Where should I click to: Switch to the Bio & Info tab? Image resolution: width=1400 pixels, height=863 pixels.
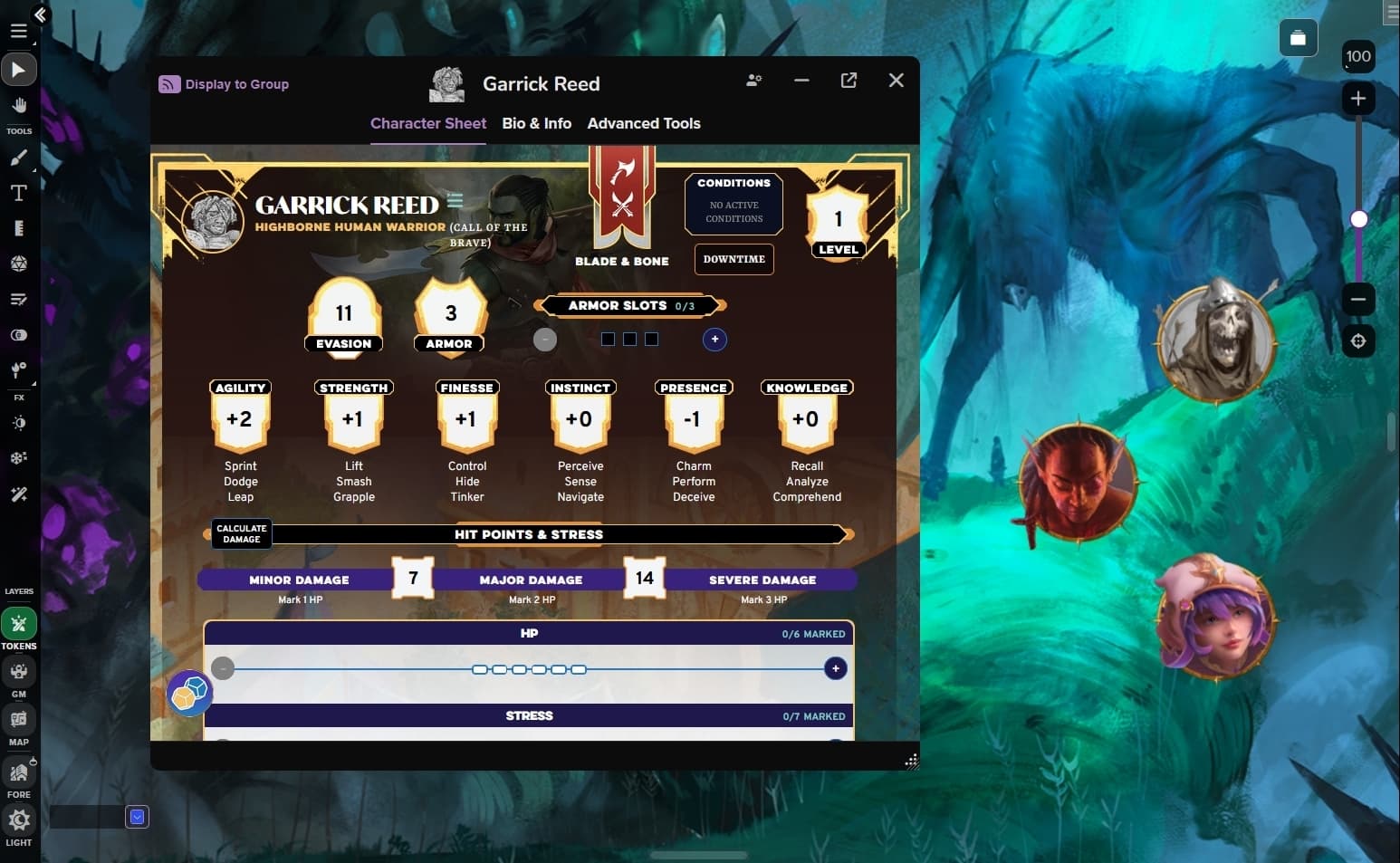pos(536,123)
